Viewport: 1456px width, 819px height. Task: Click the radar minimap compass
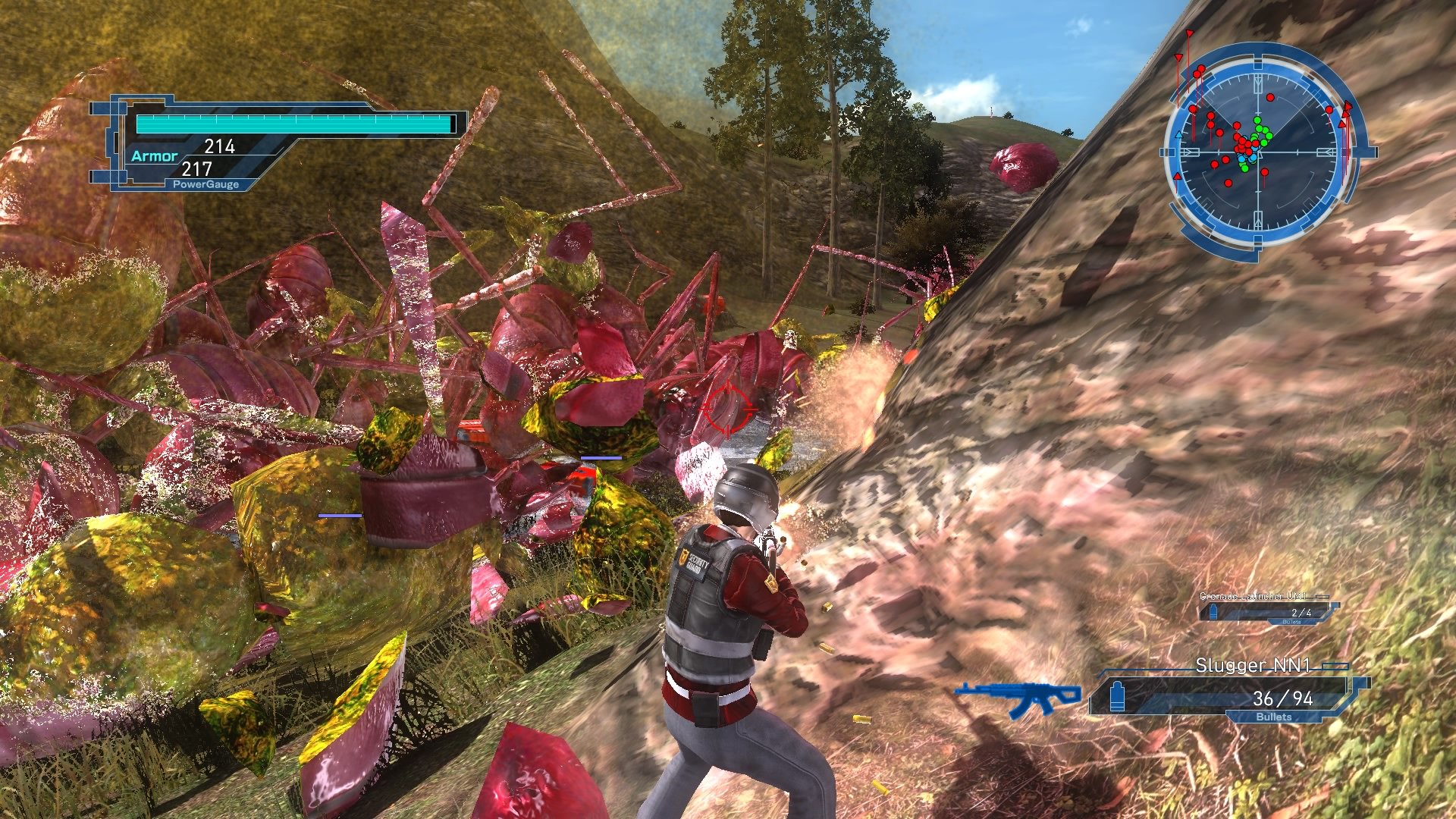pyautogui.click(x=1258, y=152)
